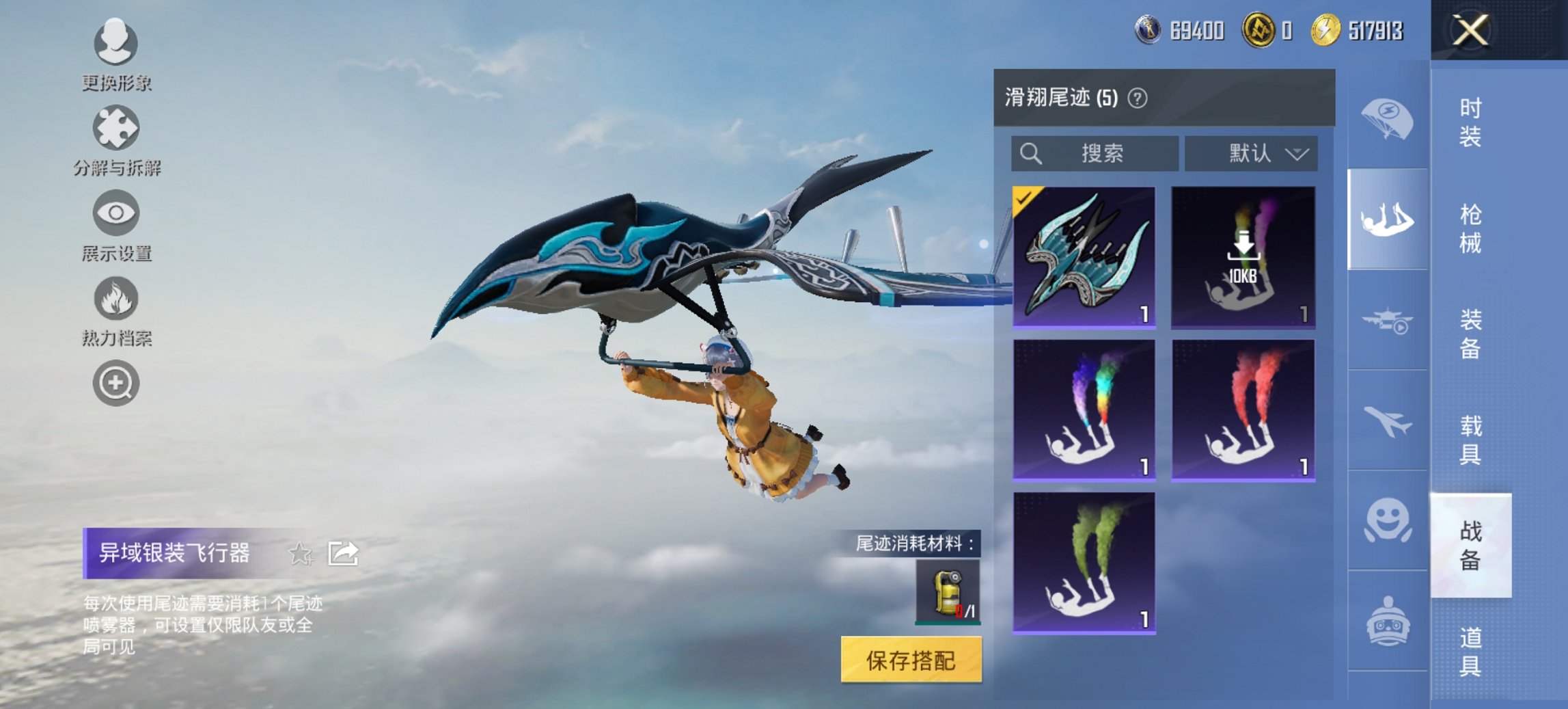The image size is (1568, 709).
Task: Open 更换形象 avatar change icon
Action: pyautogui.click(x=115, y=42)
